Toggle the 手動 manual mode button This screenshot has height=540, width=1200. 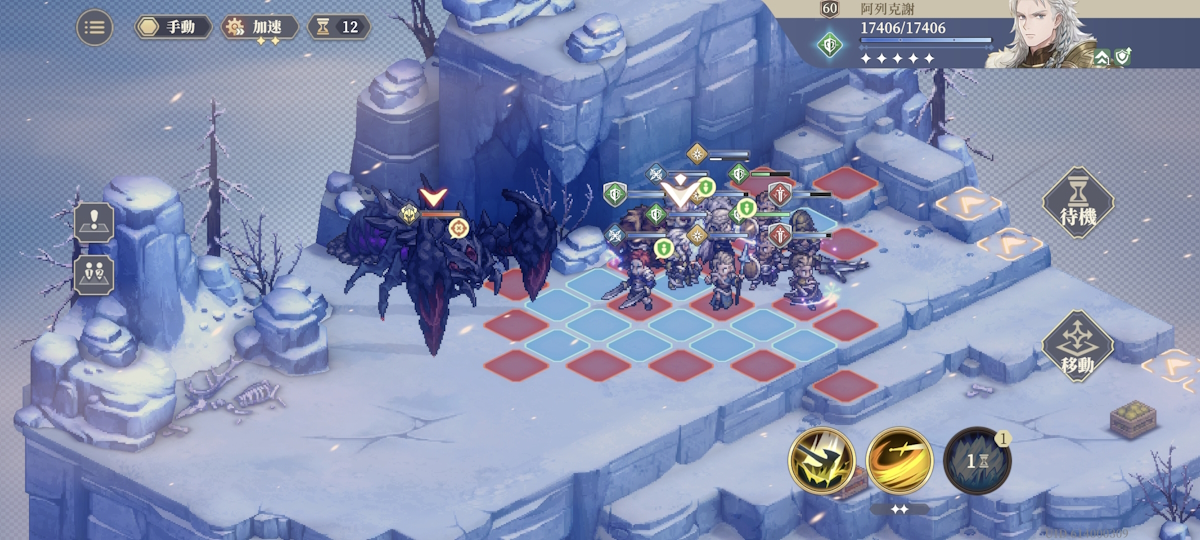pos(173,27)
